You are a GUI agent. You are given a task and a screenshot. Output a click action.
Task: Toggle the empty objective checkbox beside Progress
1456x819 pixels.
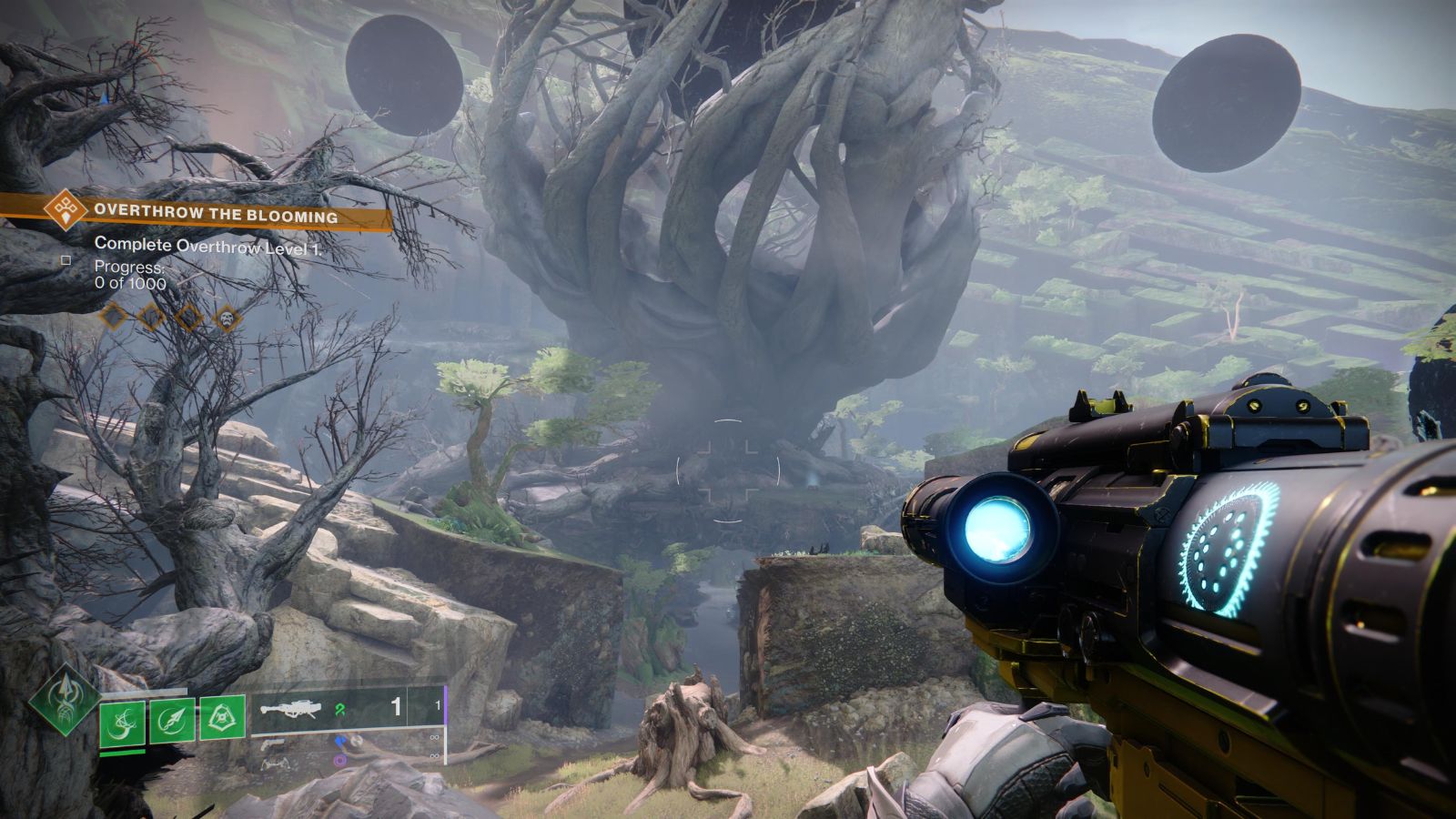click(x=66, y=262)
